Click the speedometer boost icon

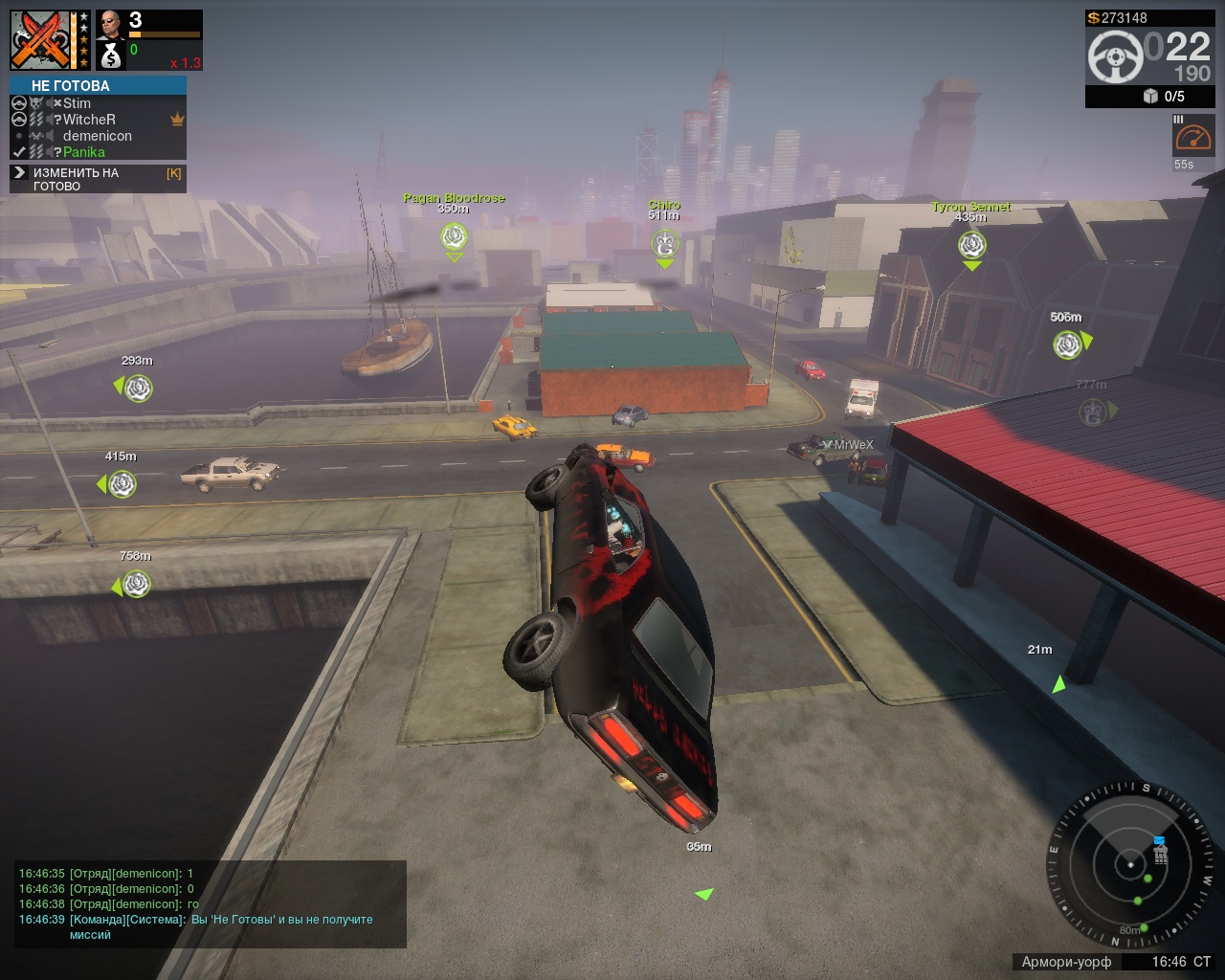click(1193, 137)
